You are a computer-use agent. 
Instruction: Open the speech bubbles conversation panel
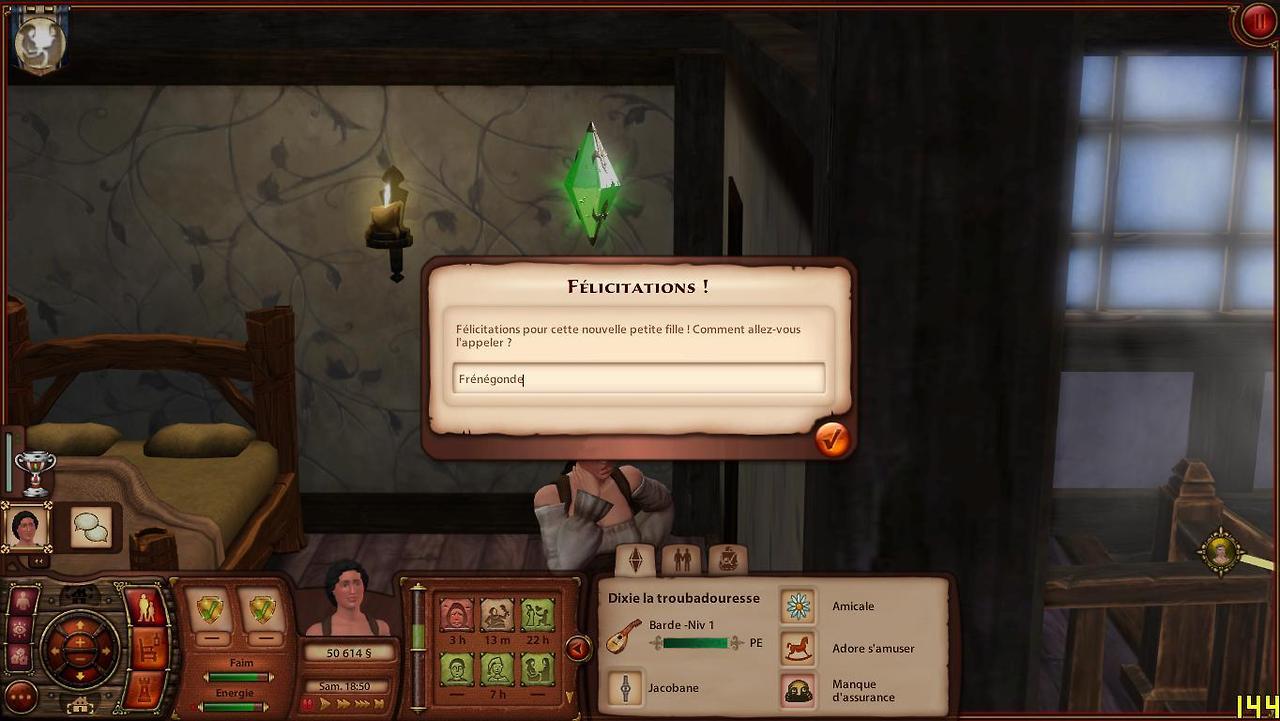pos(91,526)
